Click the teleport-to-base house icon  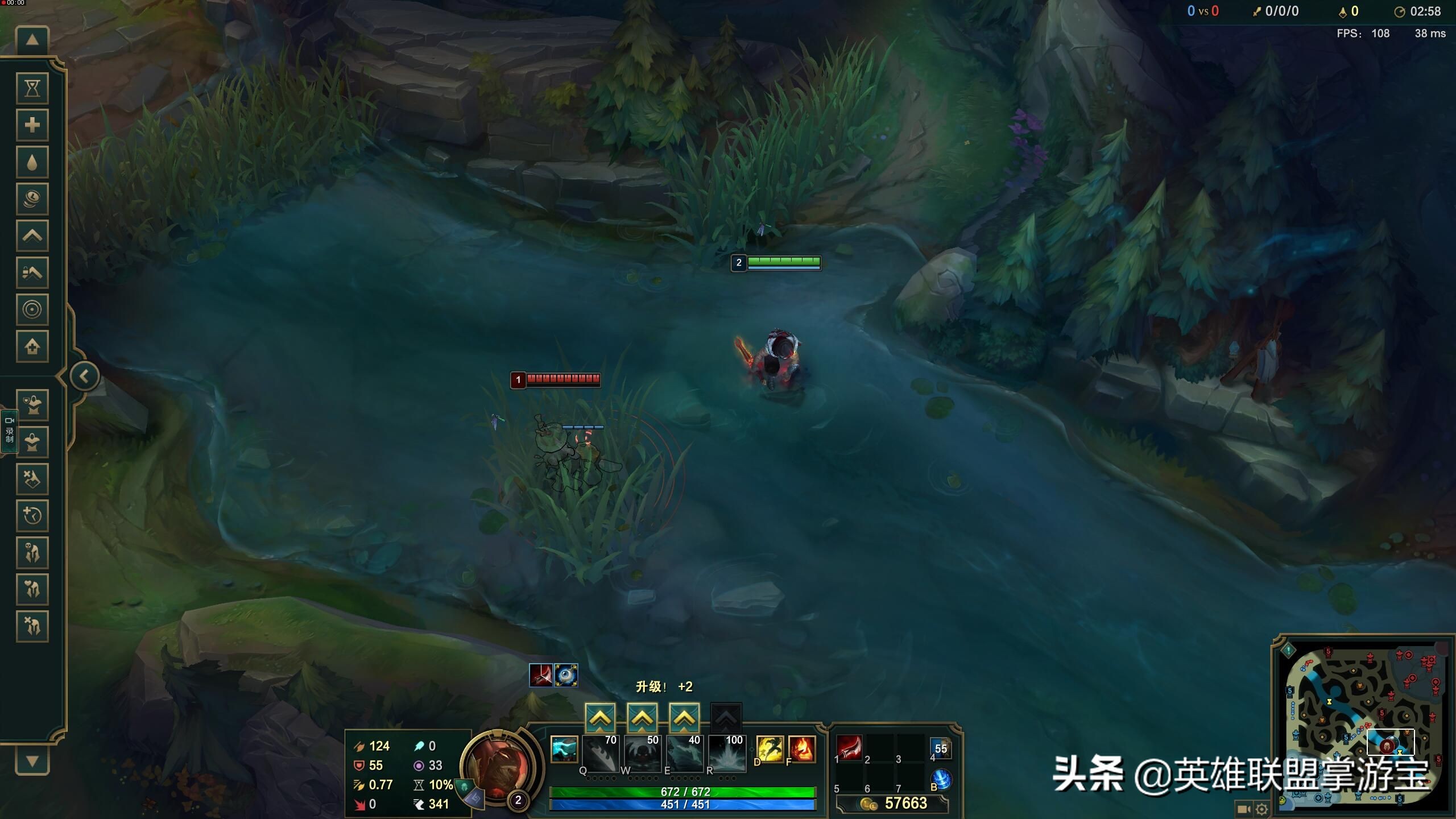click(x=32, y=347)
